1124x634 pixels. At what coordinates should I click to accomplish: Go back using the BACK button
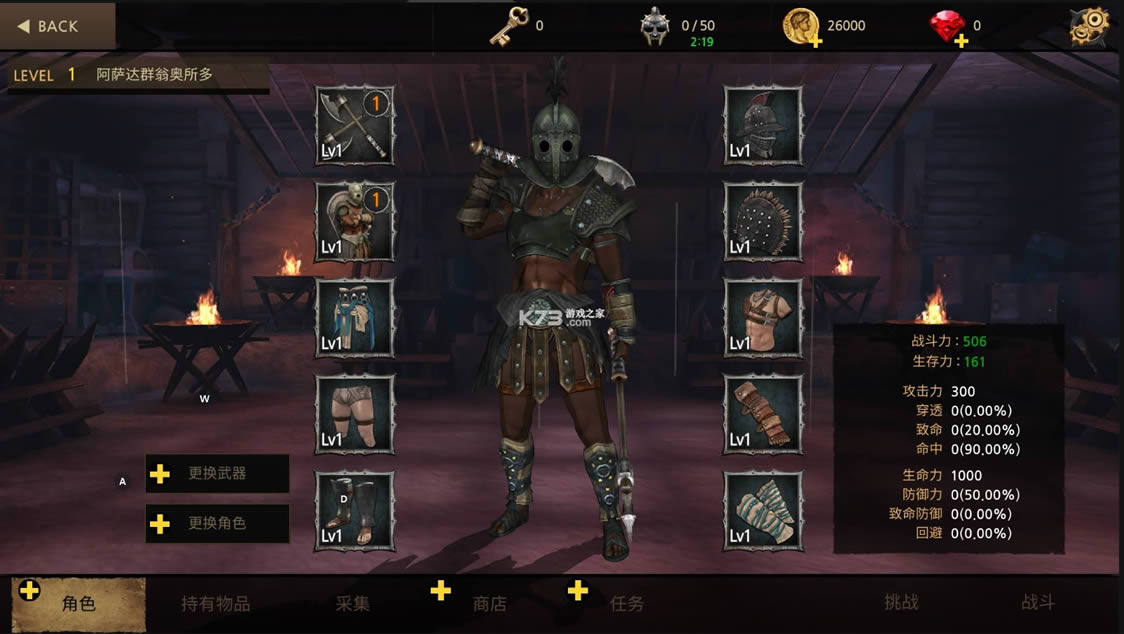point(58,26)
